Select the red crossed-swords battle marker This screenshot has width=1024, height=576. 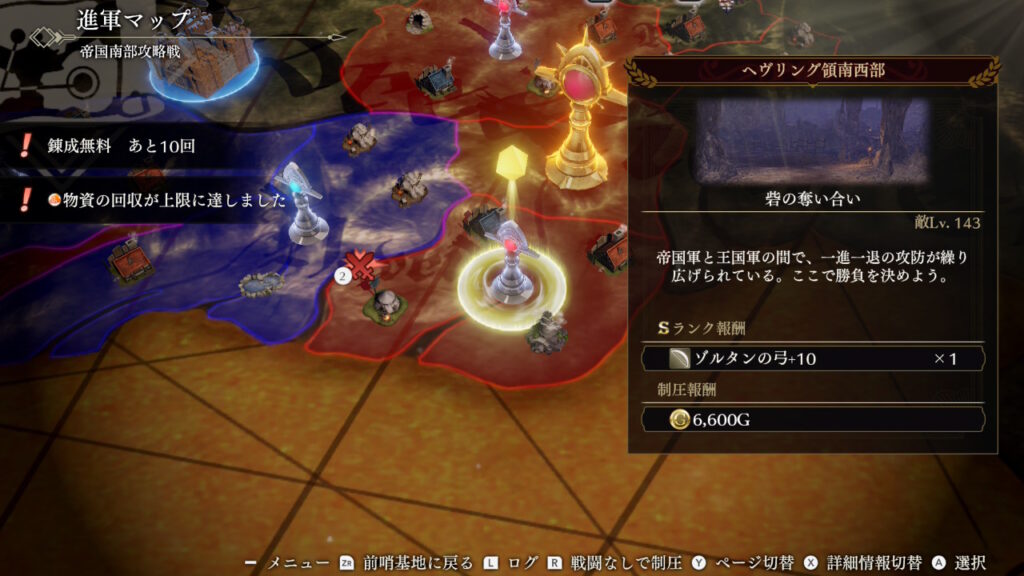(x=366, y=266)
